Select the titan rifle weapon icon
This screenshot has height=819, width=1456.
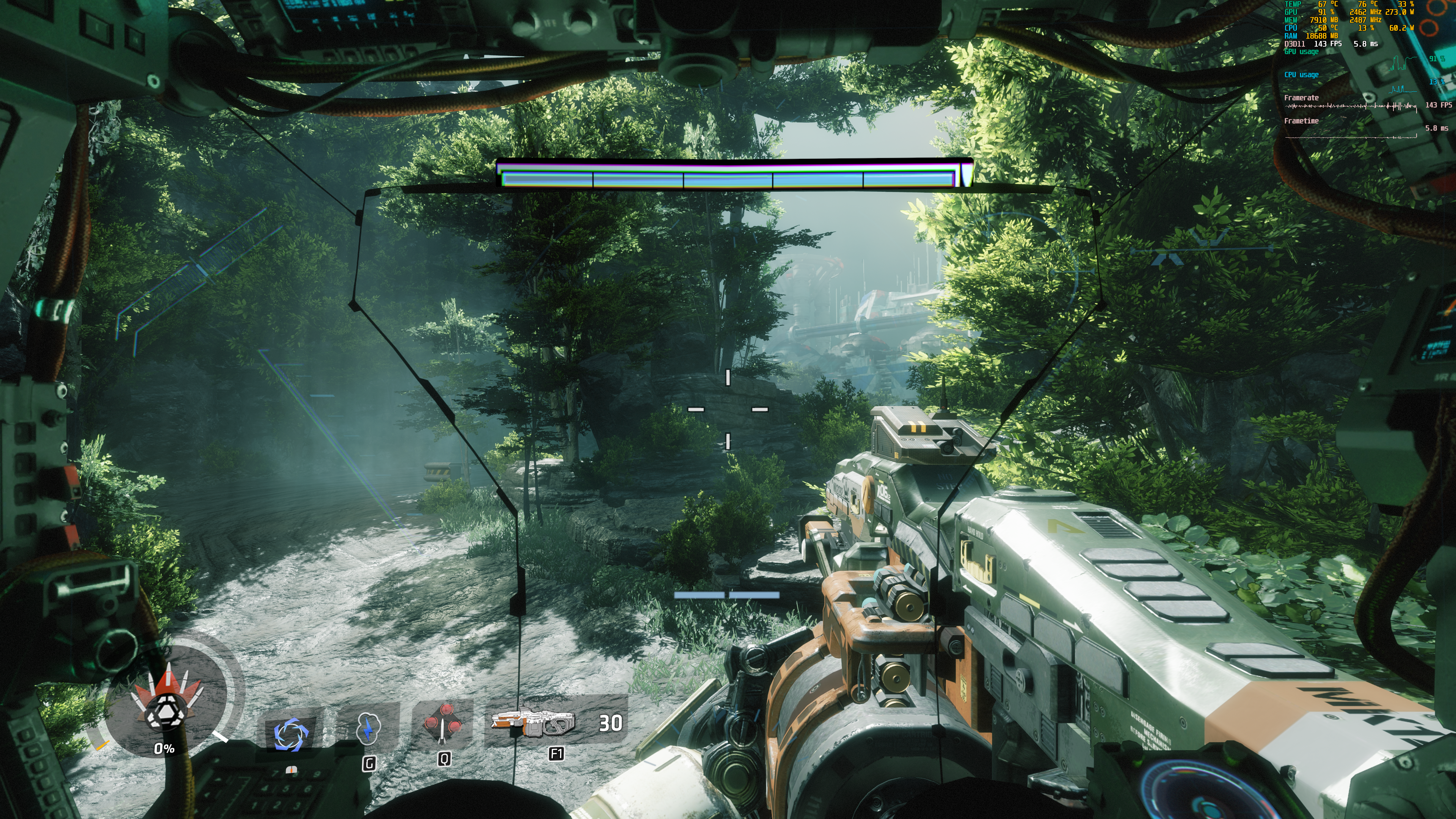pyautogui.click(x=532, y=723)
